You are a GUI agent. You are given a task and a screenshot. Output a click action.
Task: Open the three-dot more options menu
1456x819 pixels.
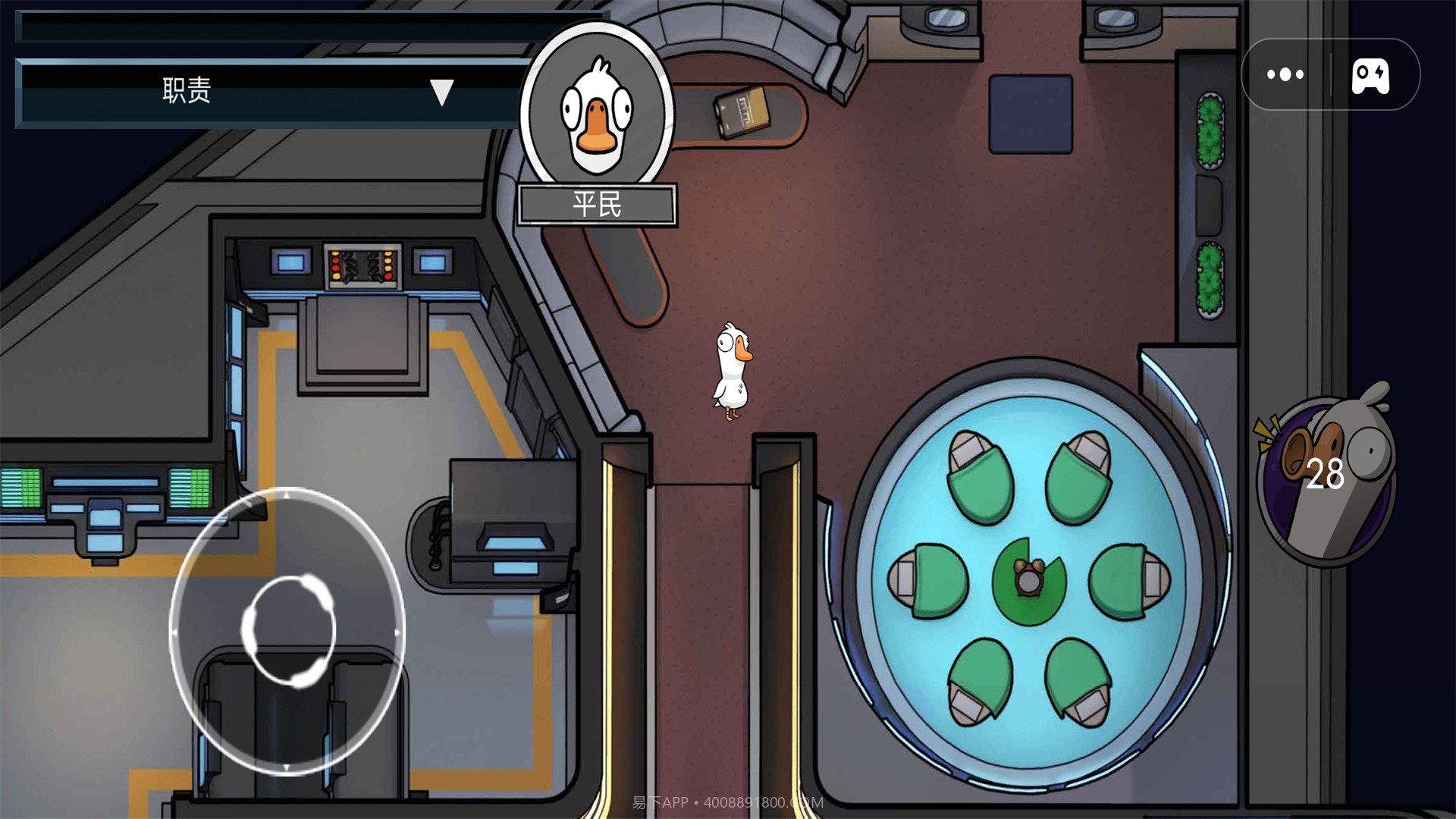point(1285,74)
